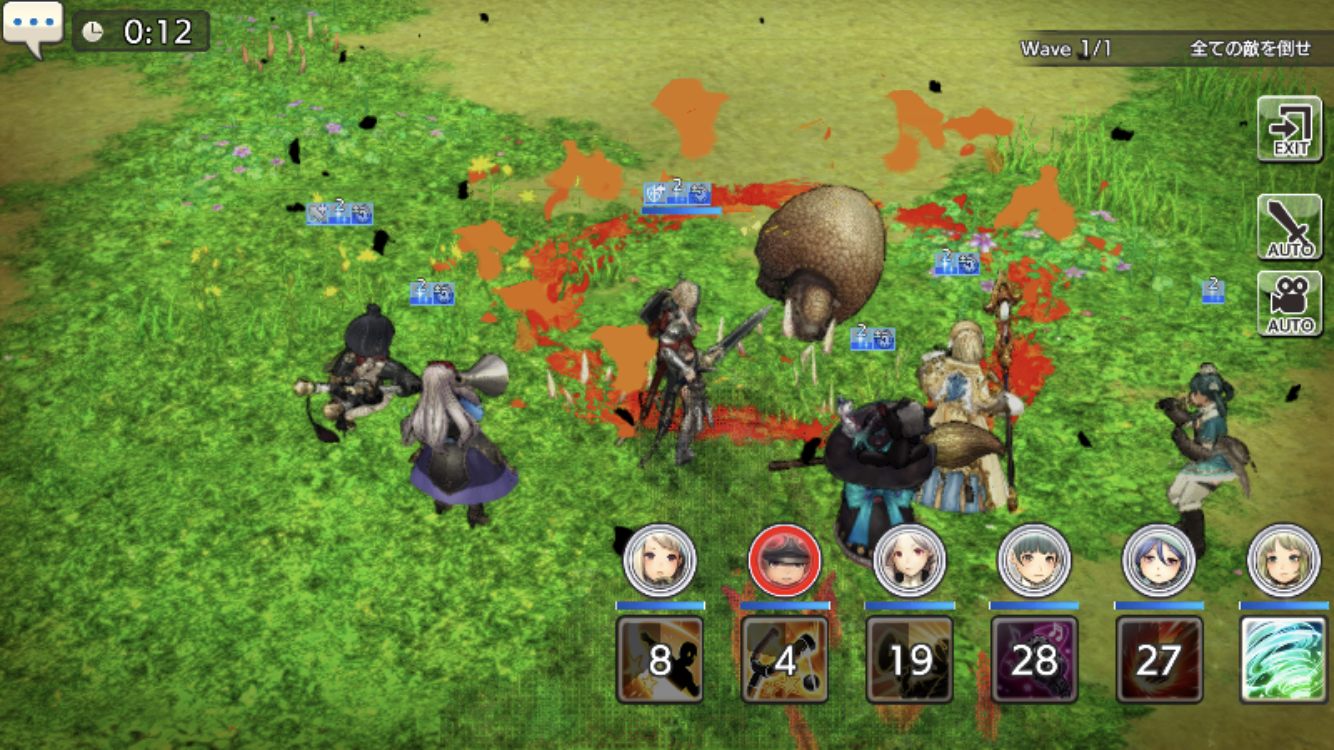Tap the skill with cooldown 8
1334x750 pixels.
(659, 659)
